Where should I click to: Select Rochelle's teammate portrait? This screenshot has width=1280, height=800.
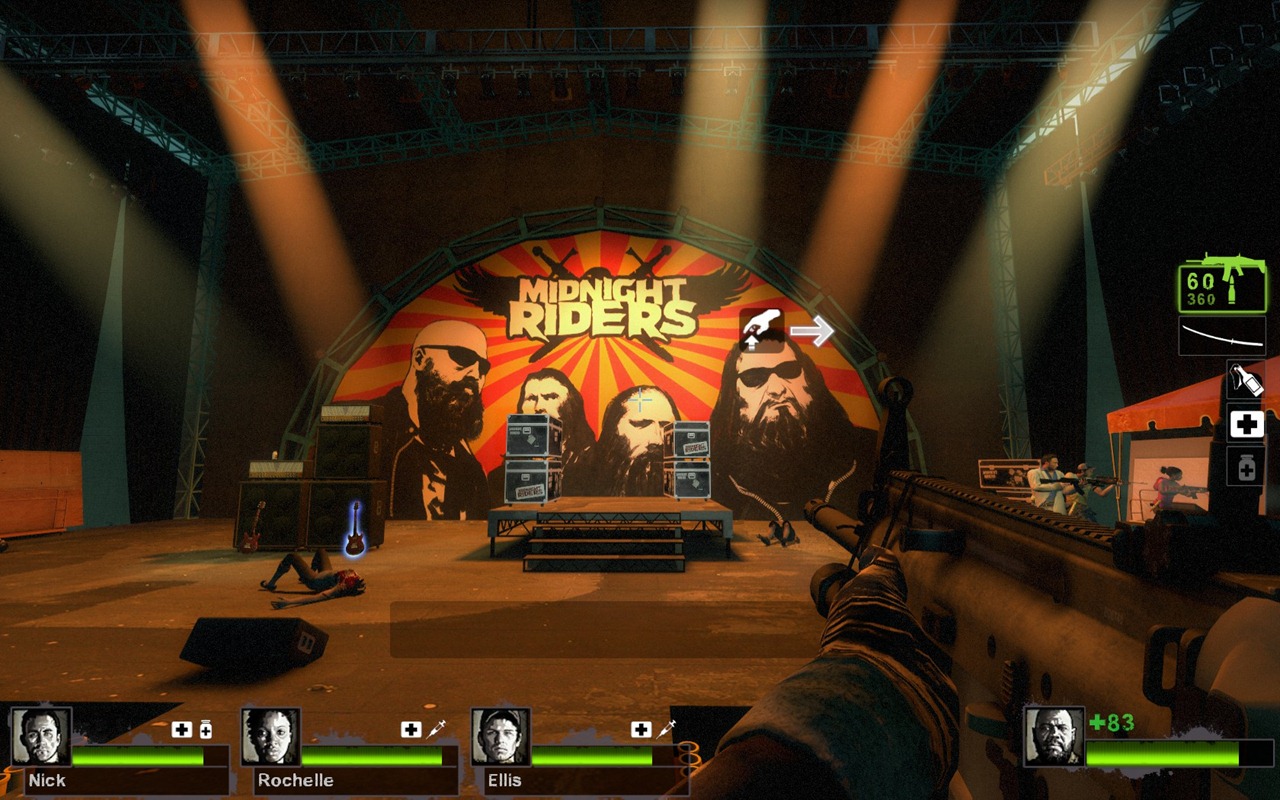click(x=271, y=737)
